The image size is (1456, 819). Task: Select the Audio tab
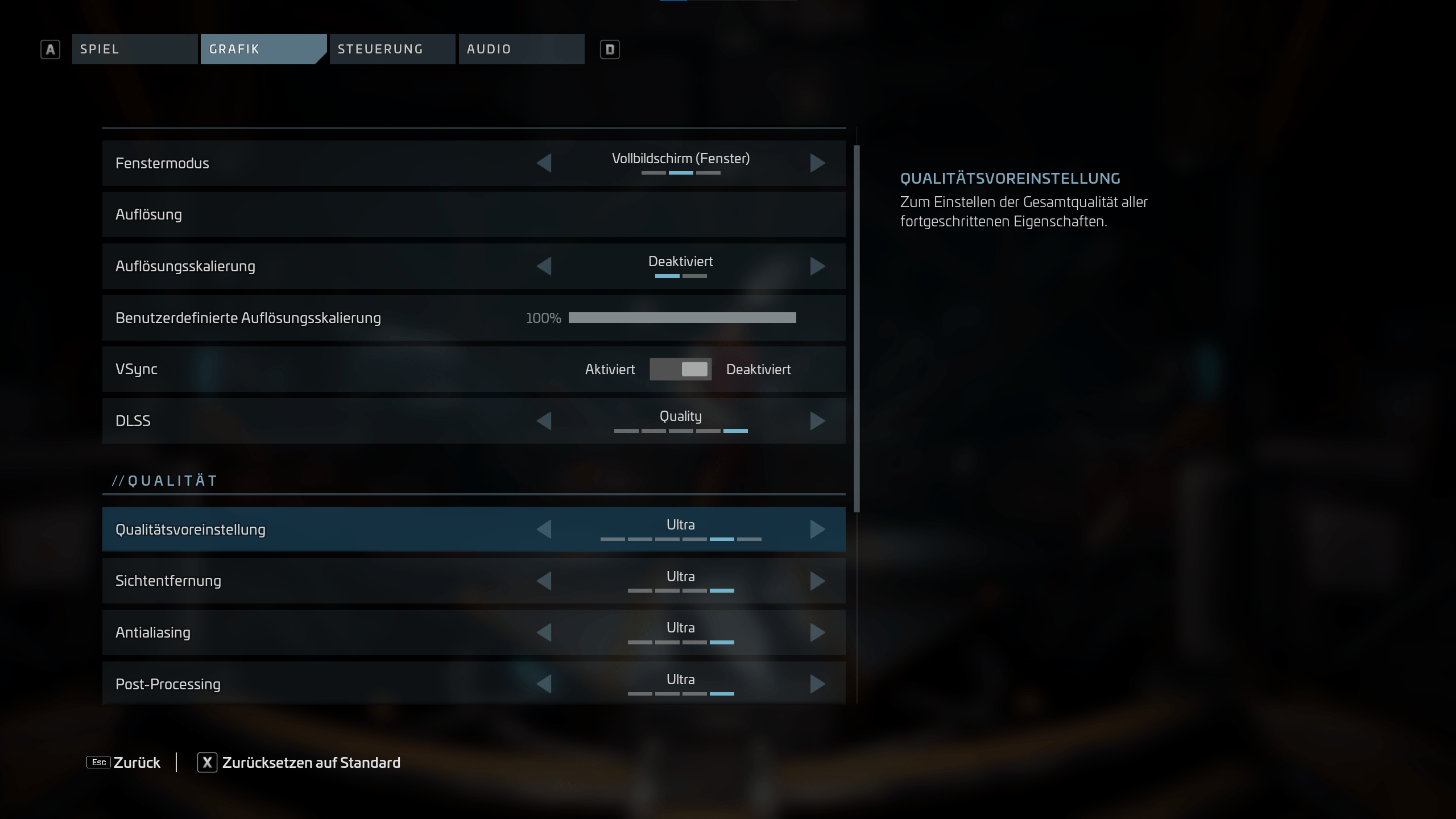[521, 49]
